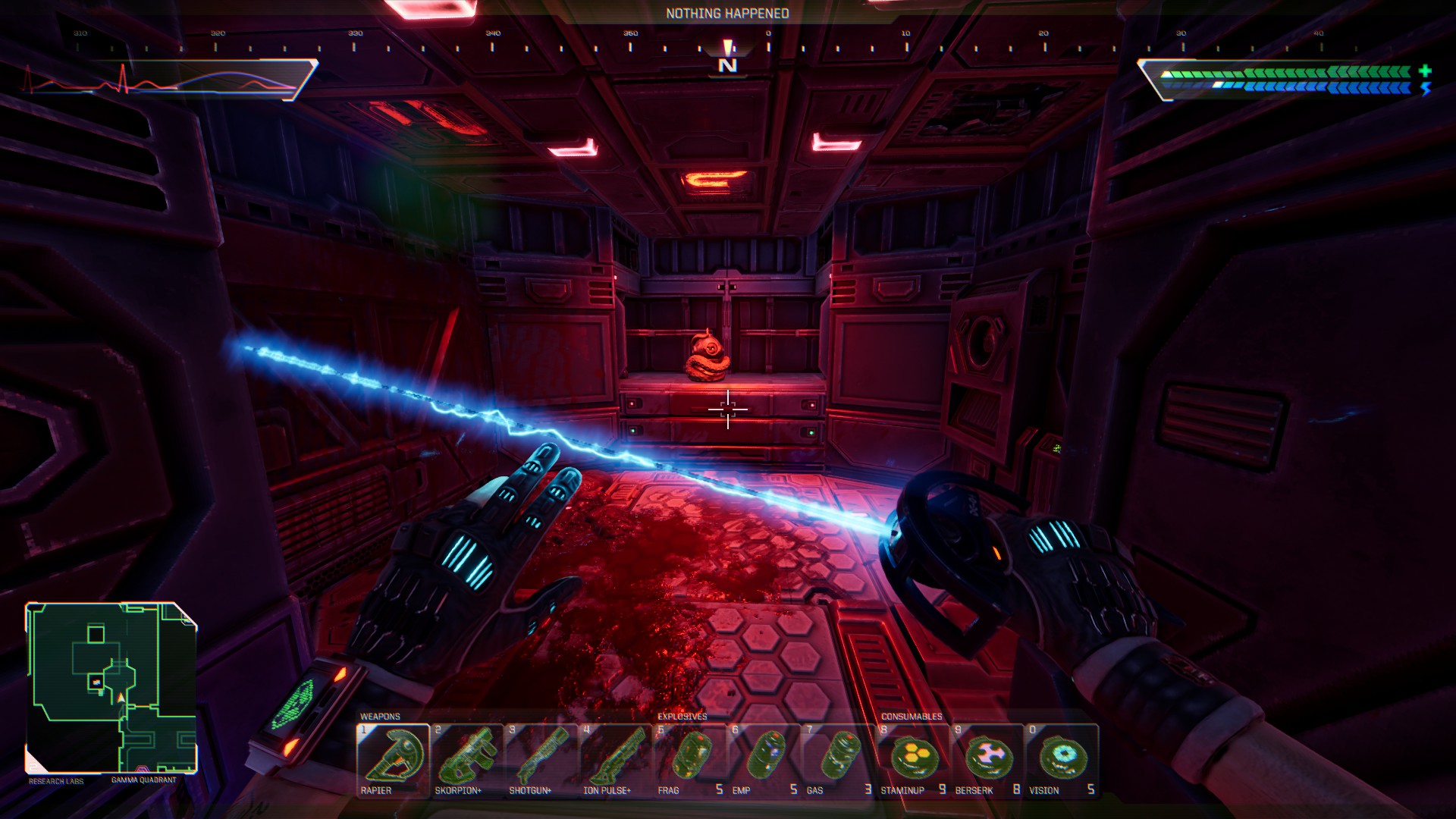Use the Vision consumable slot
Image resolution: width=1456 pixels, height=819 pixels.
click(1061, 759)
